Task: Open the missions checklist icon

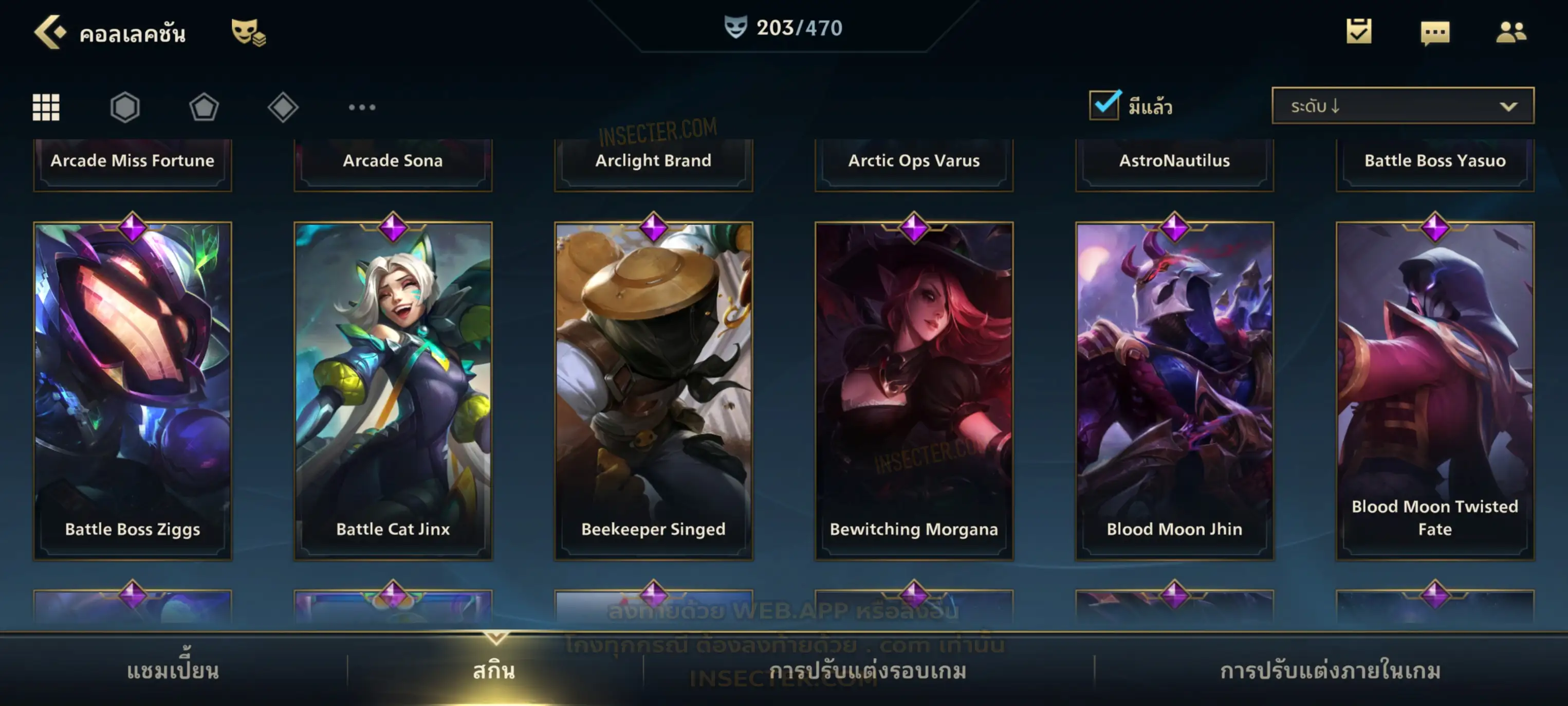Action: tap(1358, 32)
